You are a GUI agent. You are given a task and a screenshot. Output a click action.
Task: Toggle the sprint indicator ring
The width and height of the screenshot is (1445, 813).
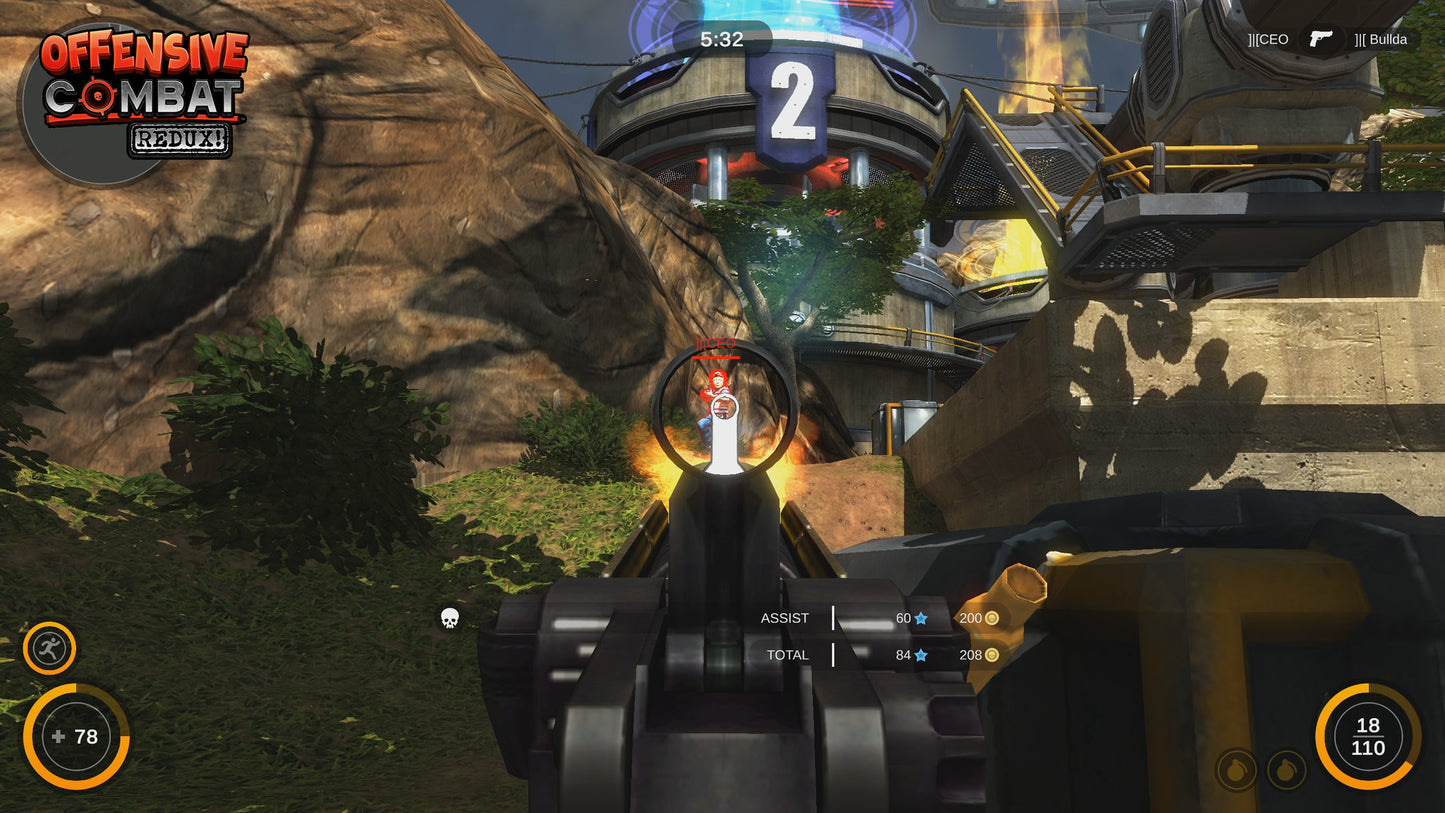[47, 625]
